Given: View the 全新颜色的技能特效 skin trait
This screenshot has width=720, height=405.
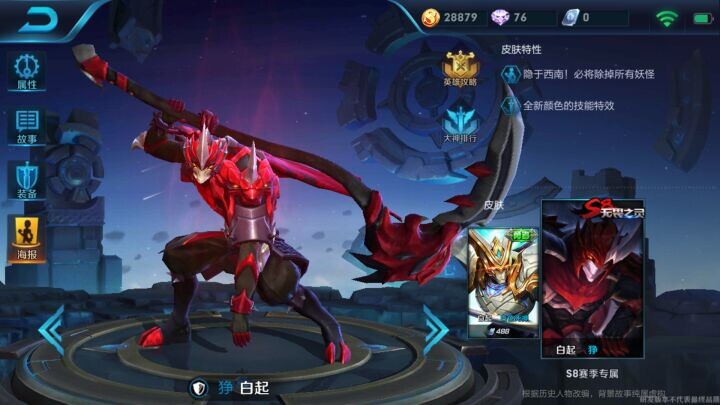Looking at the screenshot, I should 567,105.
